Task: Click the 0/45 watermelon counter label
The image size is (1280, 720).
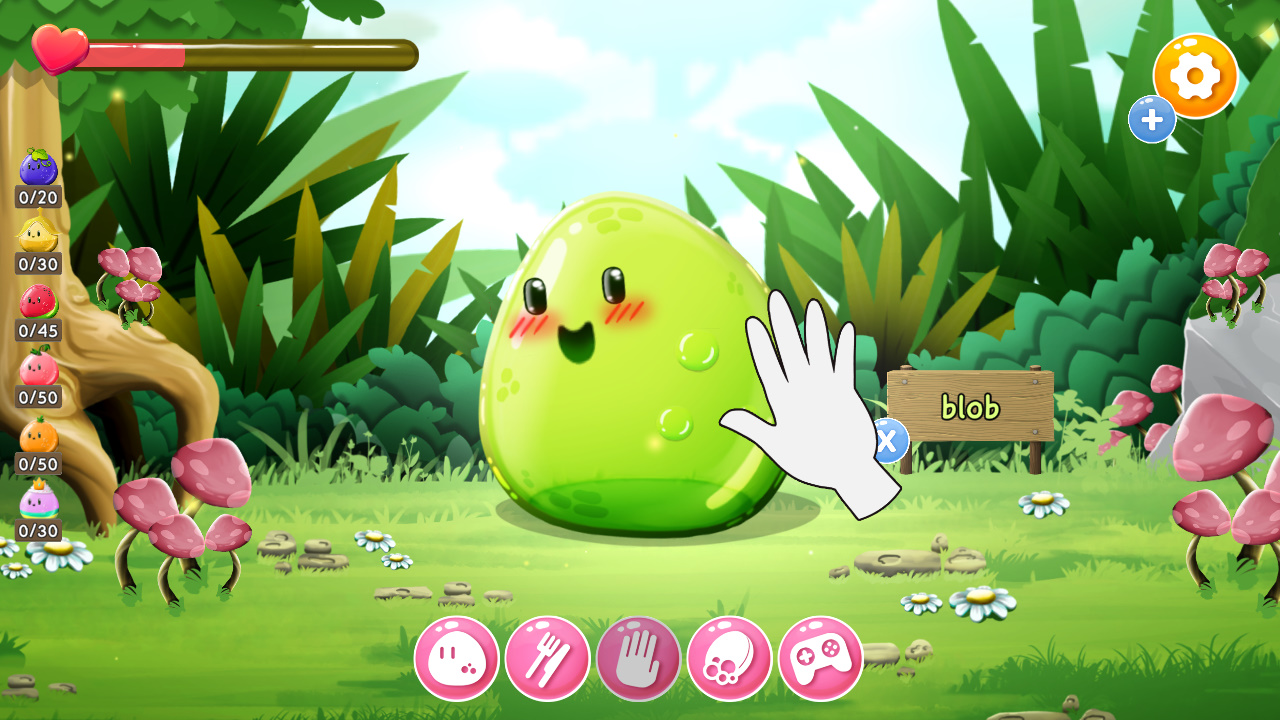Action: click(37, 331)
